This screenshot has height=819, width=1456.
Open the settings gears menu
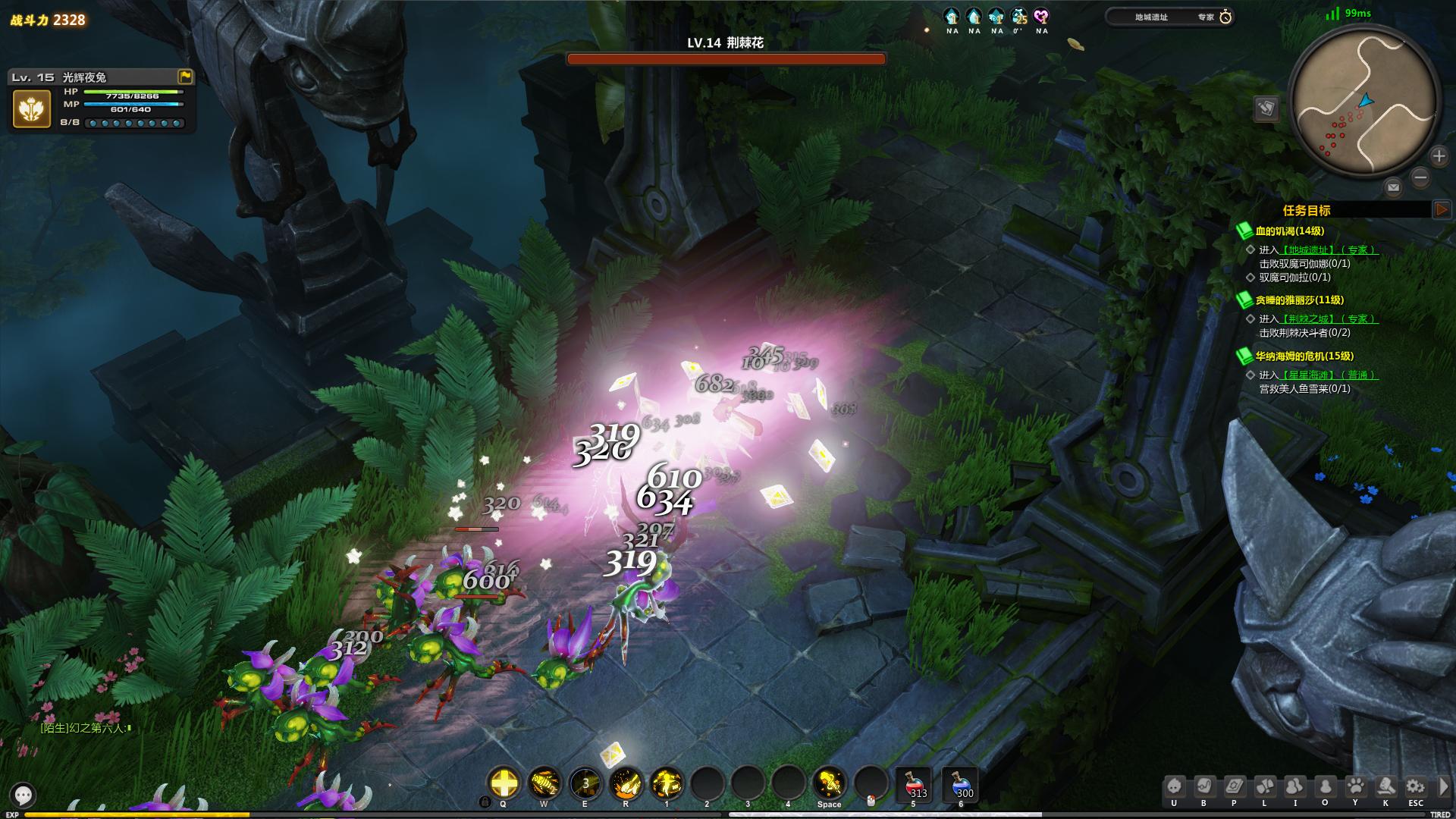1415,786
